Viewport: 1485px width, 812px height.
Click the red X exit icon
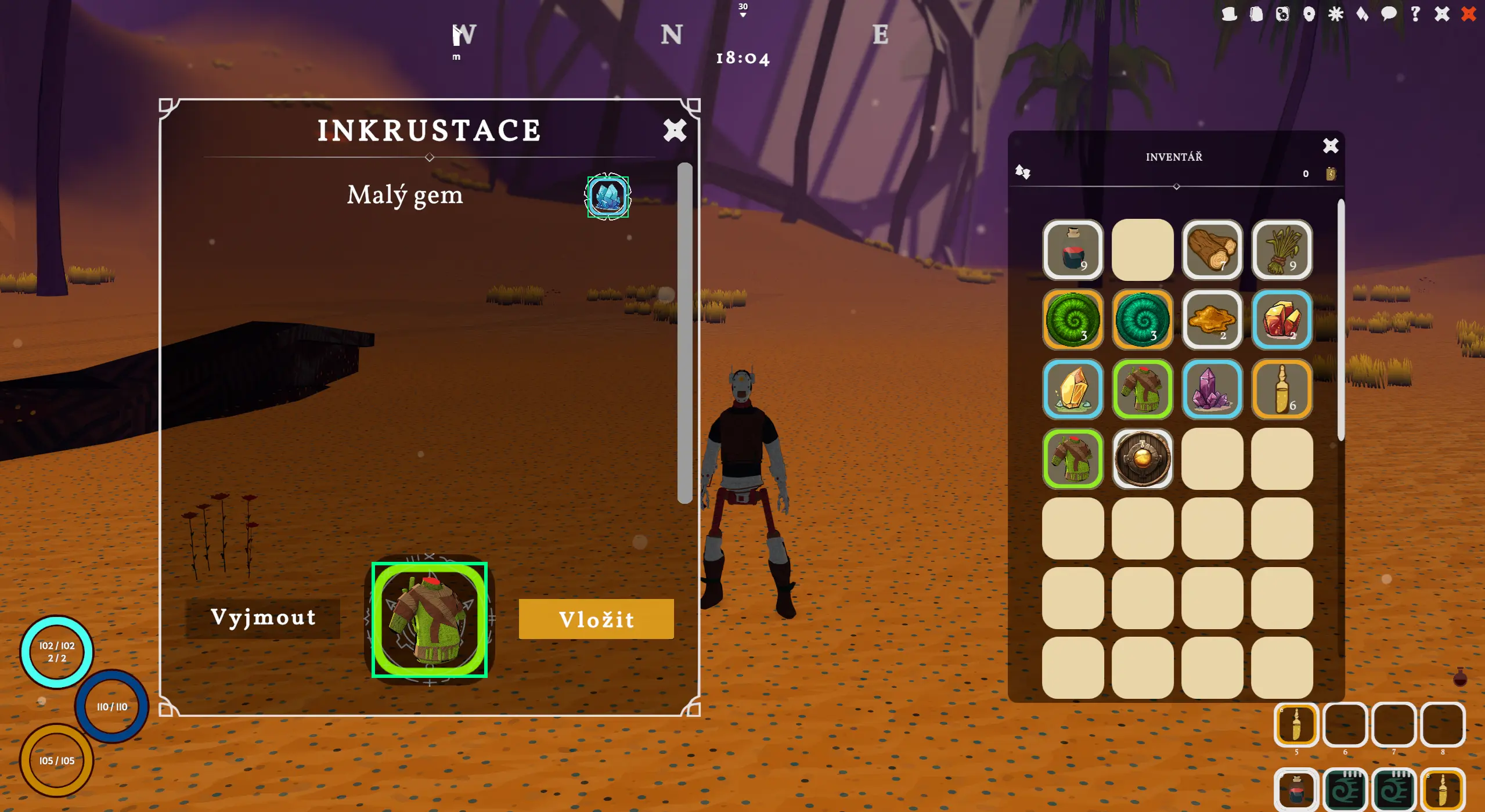1469,14
